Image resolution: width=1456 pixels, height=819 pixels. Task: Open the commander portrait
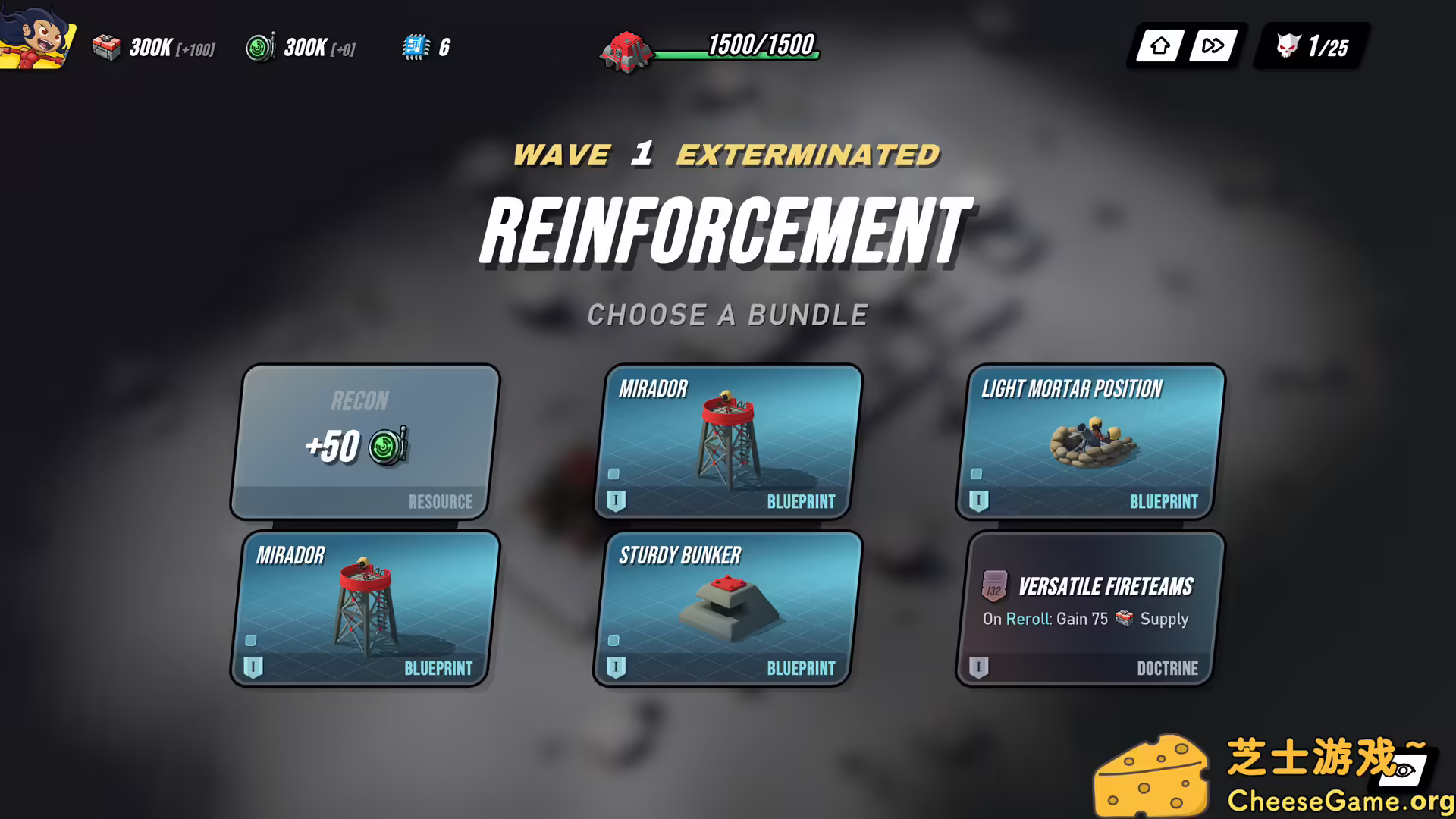pyautogui.click(x=36, y=36)
